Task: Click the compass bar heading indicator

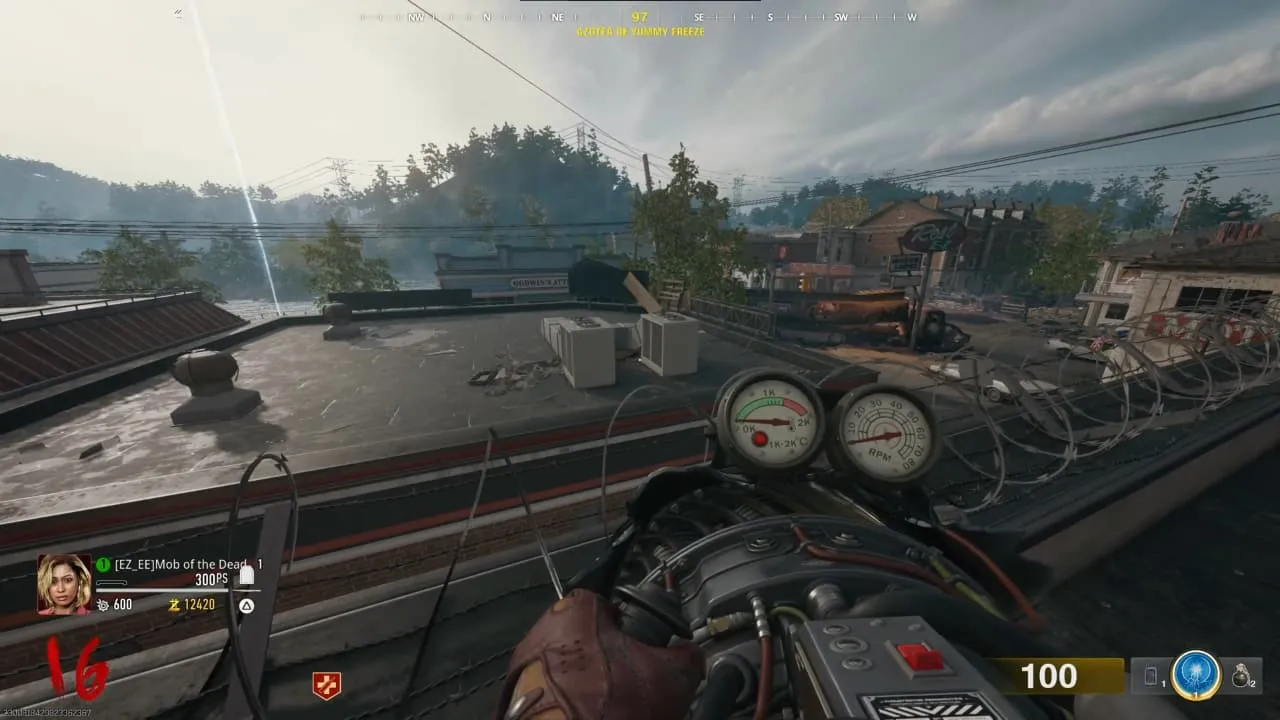Action: click(x=640, y=17)
